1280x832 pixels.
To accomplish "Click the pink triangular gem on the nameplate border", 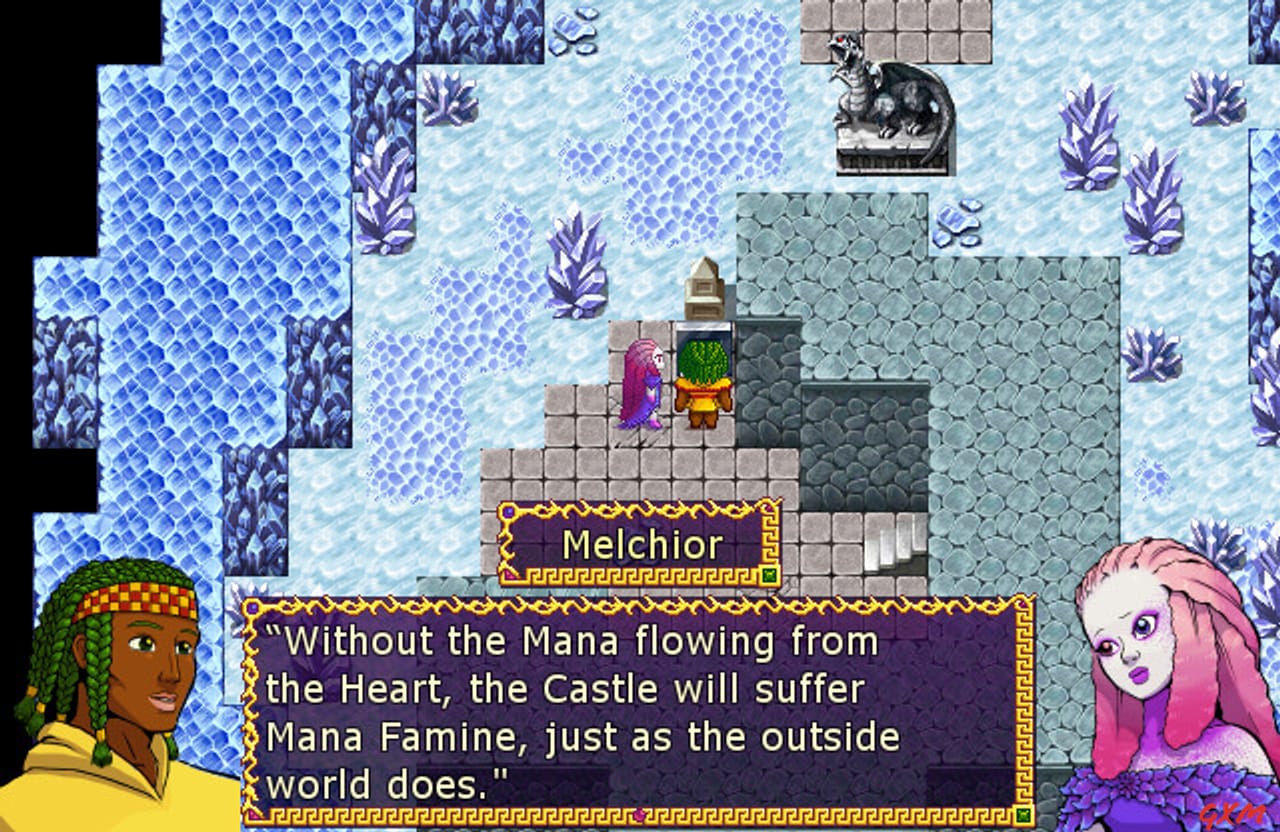I will [511, 573].
